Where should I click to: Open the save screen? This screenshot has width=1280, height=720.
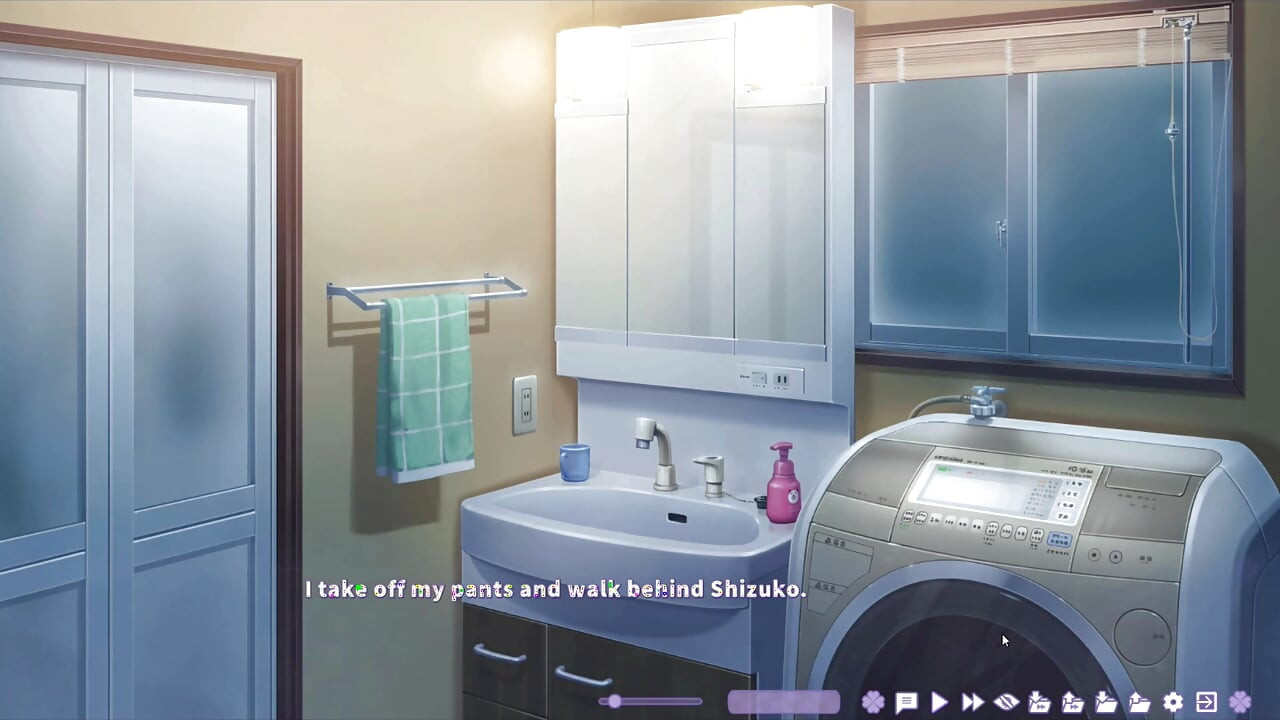tap(1104, 702)
